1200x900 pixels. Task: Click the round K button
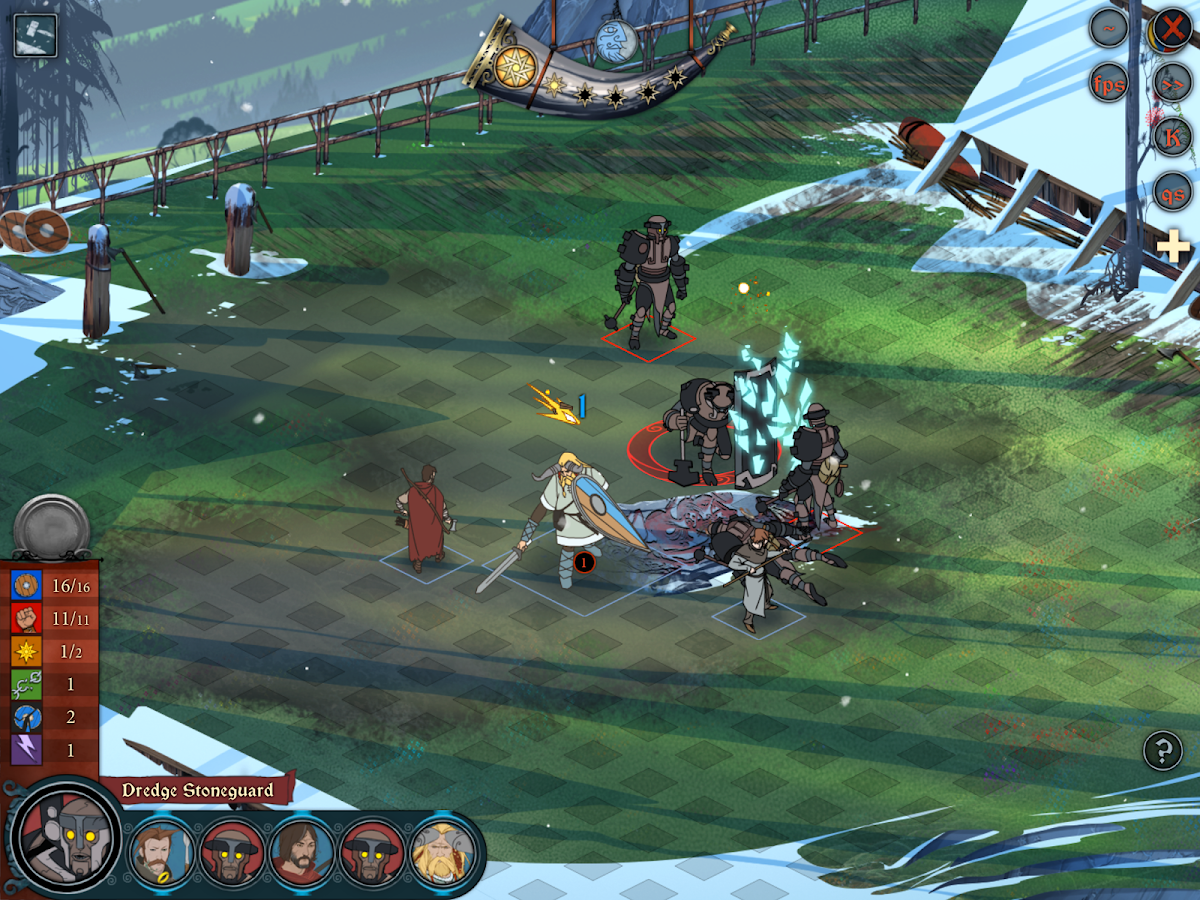tap(1172, 138)
